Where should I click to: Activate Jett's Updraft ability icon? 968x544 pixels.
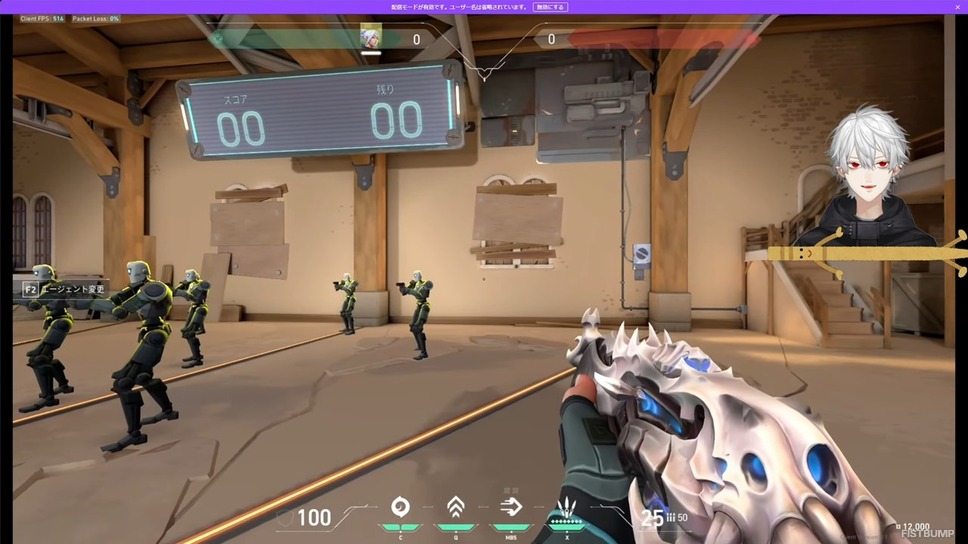(x=455, y=506)
